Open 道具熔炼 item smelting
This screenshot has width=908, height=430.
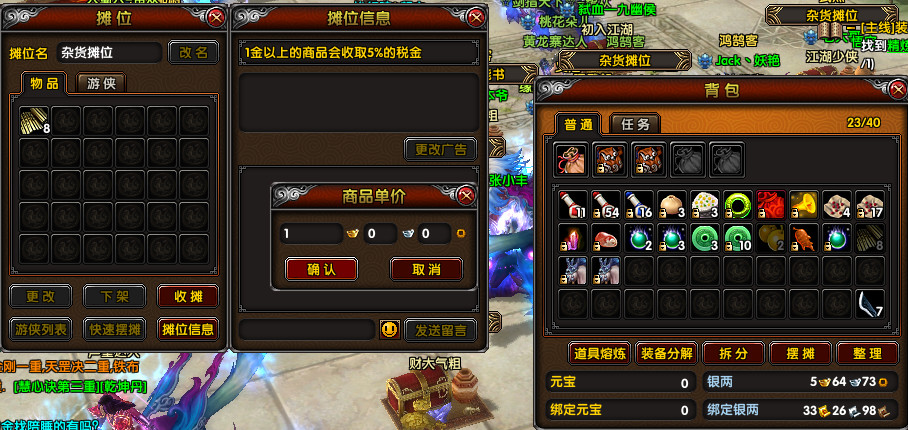[600, 353]
